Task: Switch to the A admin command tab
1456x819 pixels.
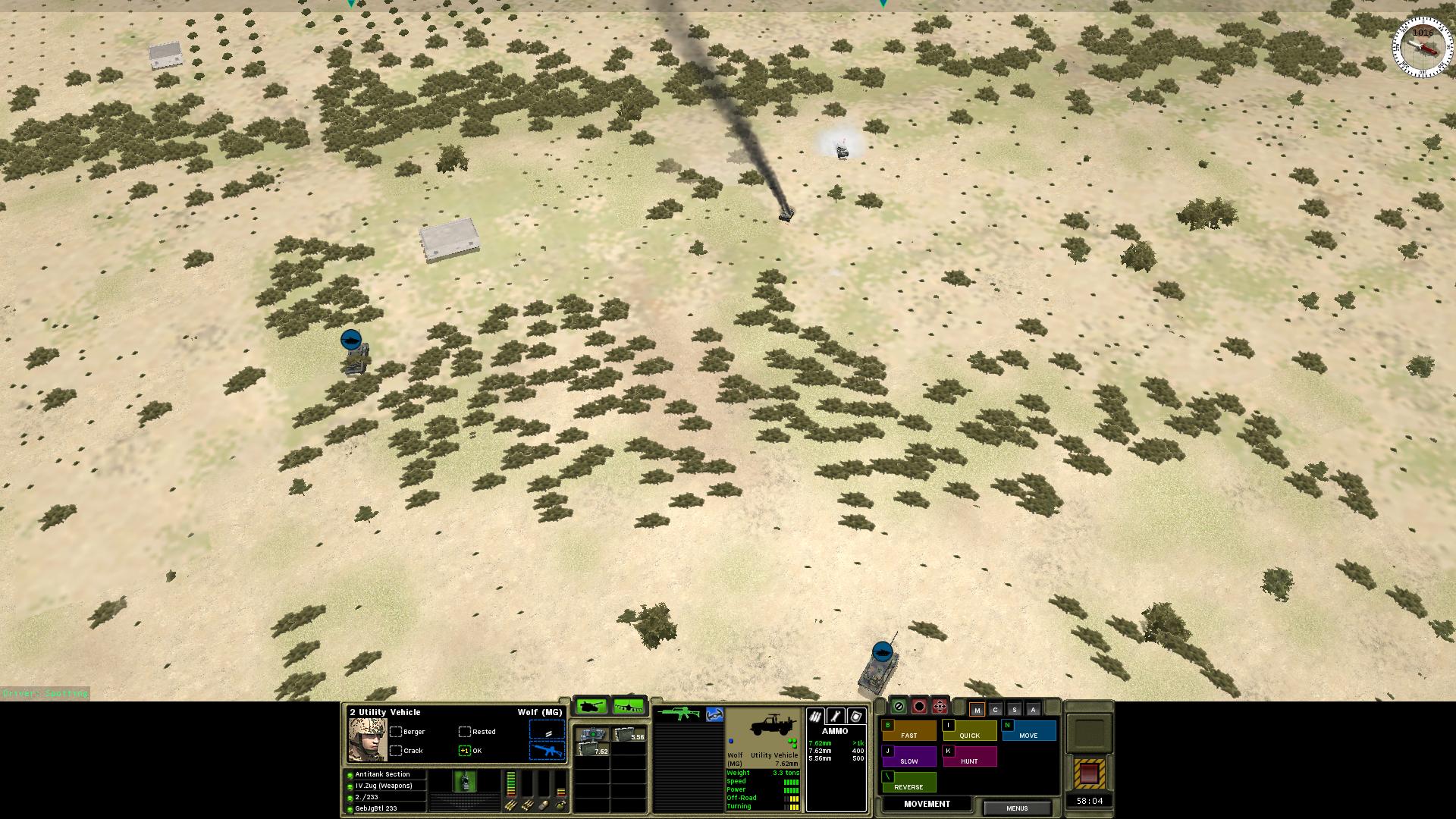Action: tap(1033, 710)
